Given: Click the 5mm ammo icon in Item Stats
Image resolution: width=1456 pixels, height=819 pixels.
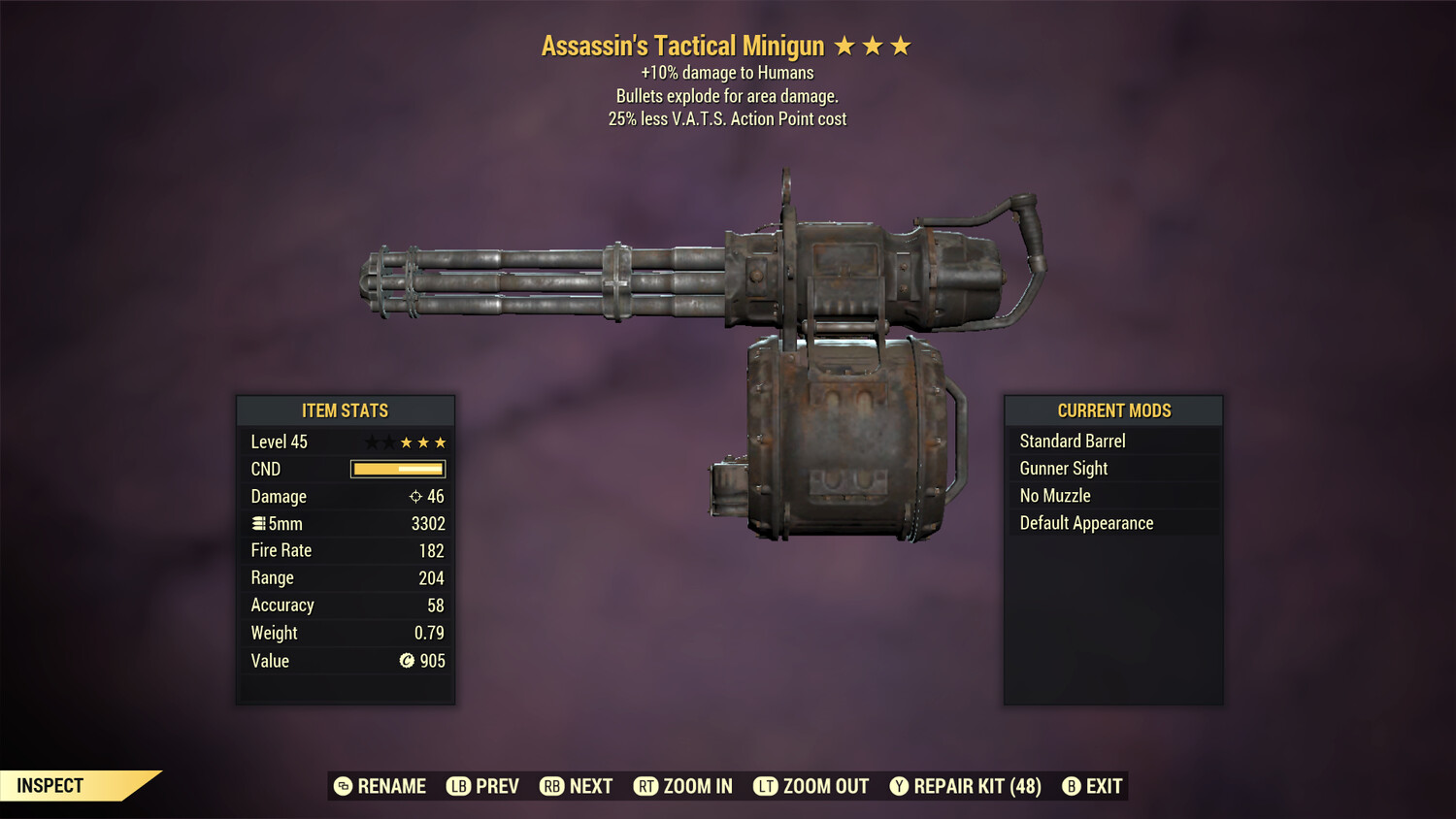Looking at the screenshot, I should (x=258, y=523).
